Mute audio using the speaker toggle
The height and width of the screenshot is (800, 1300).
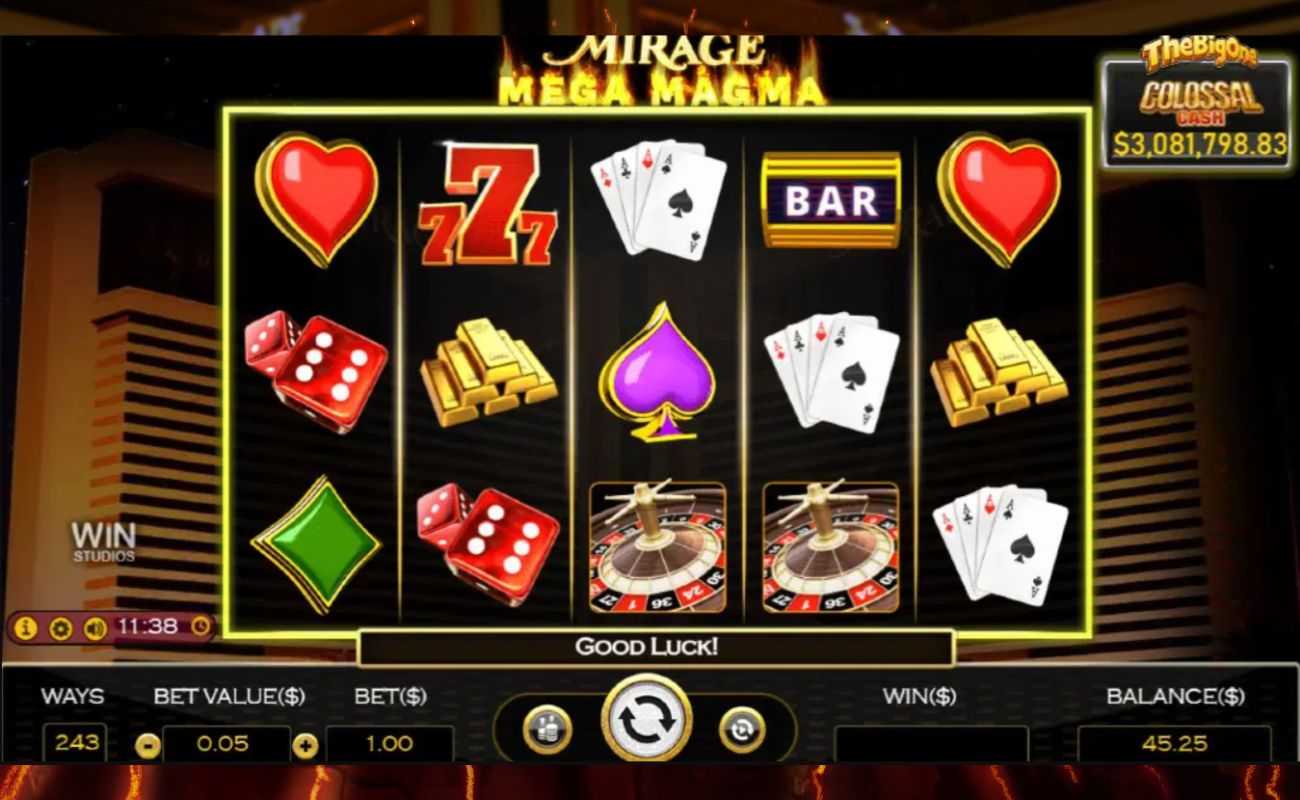click(96, 629)
